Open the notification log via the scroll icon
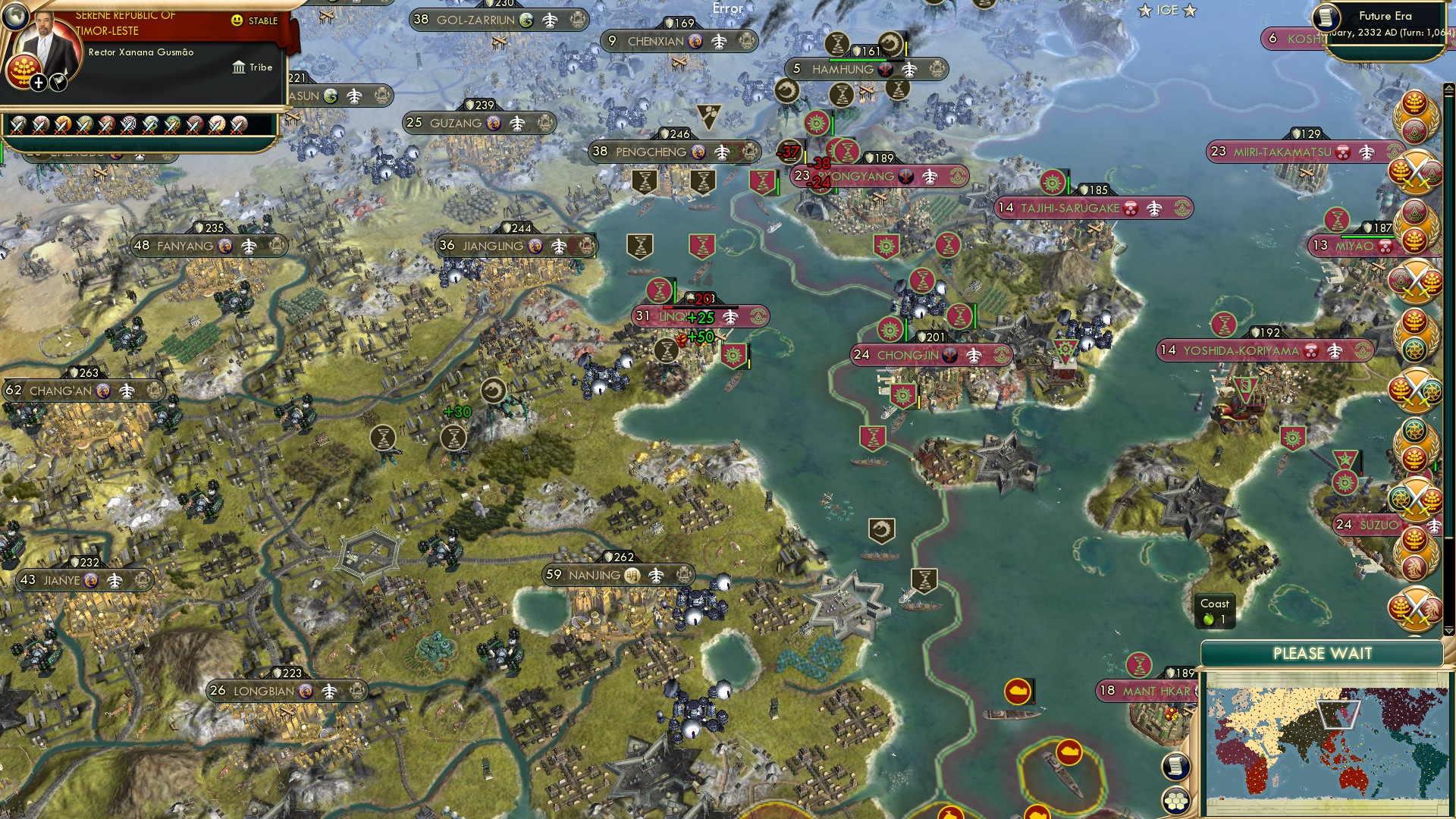Screen dimensions: 1456x819 click(x=1175, y=767)
